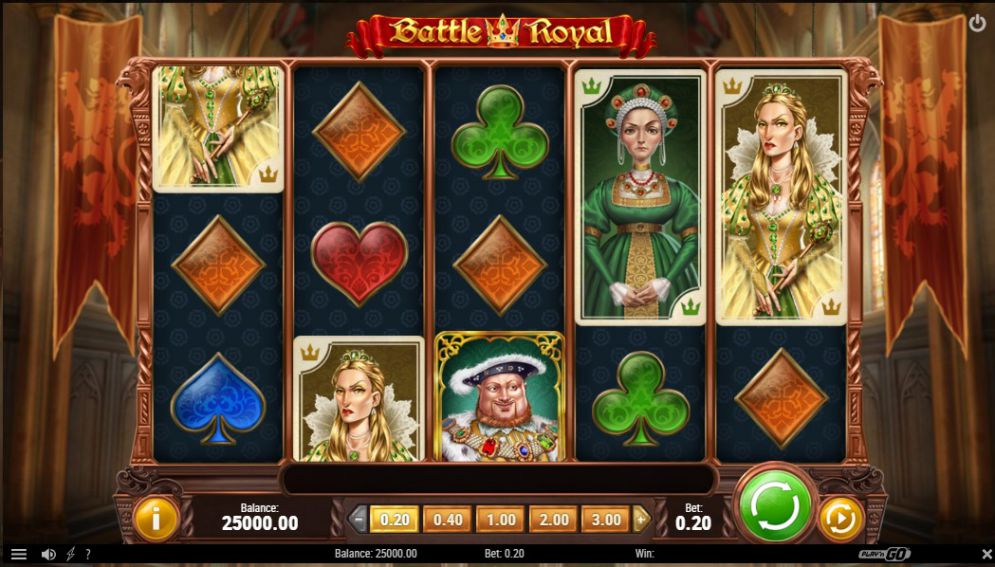Switch the bet to 3.00
Viewport: 995px width, 567px height.
(x=606, y=519)
